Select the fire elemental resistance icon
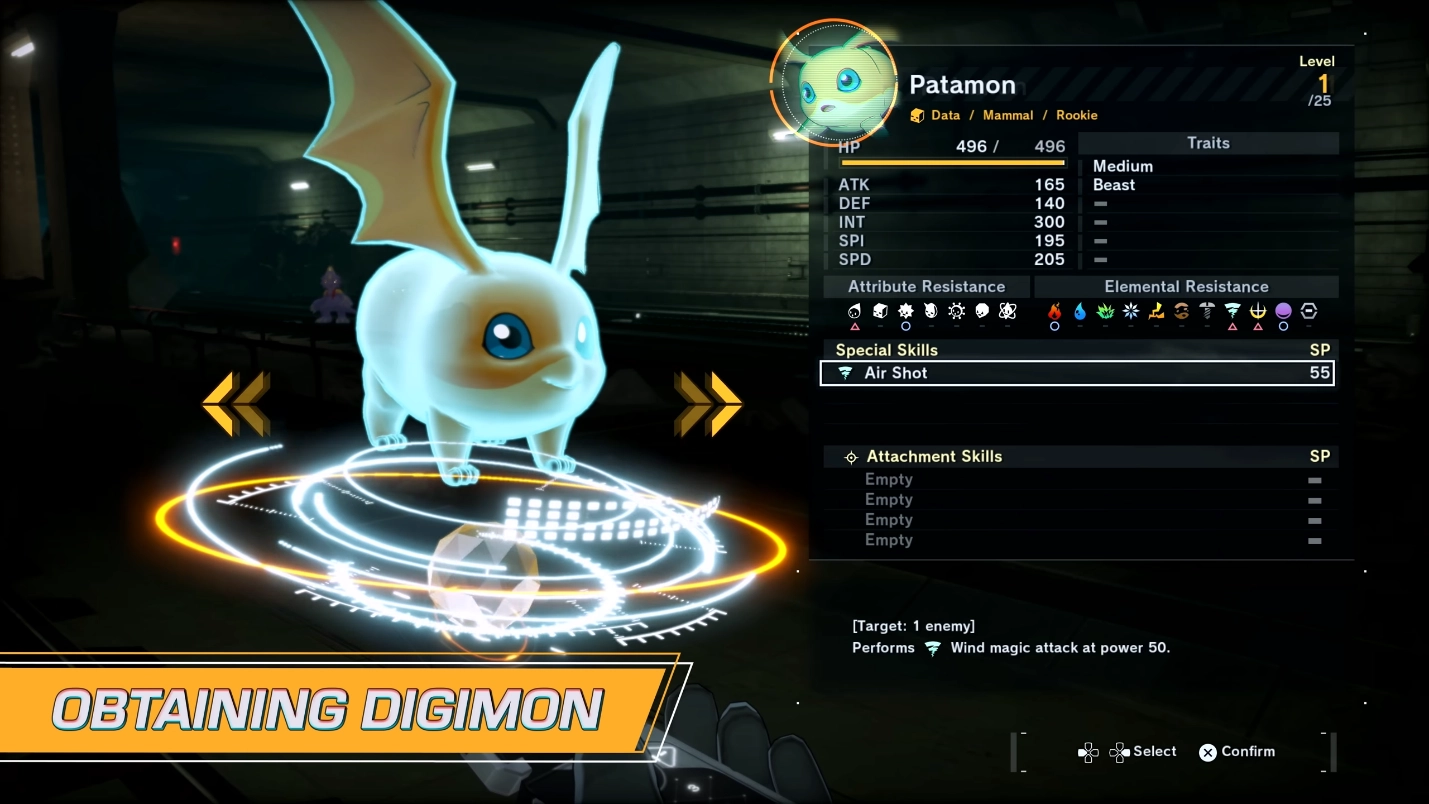The height and width of the screenshot is (804, 1429). (x=1054, y=312)
